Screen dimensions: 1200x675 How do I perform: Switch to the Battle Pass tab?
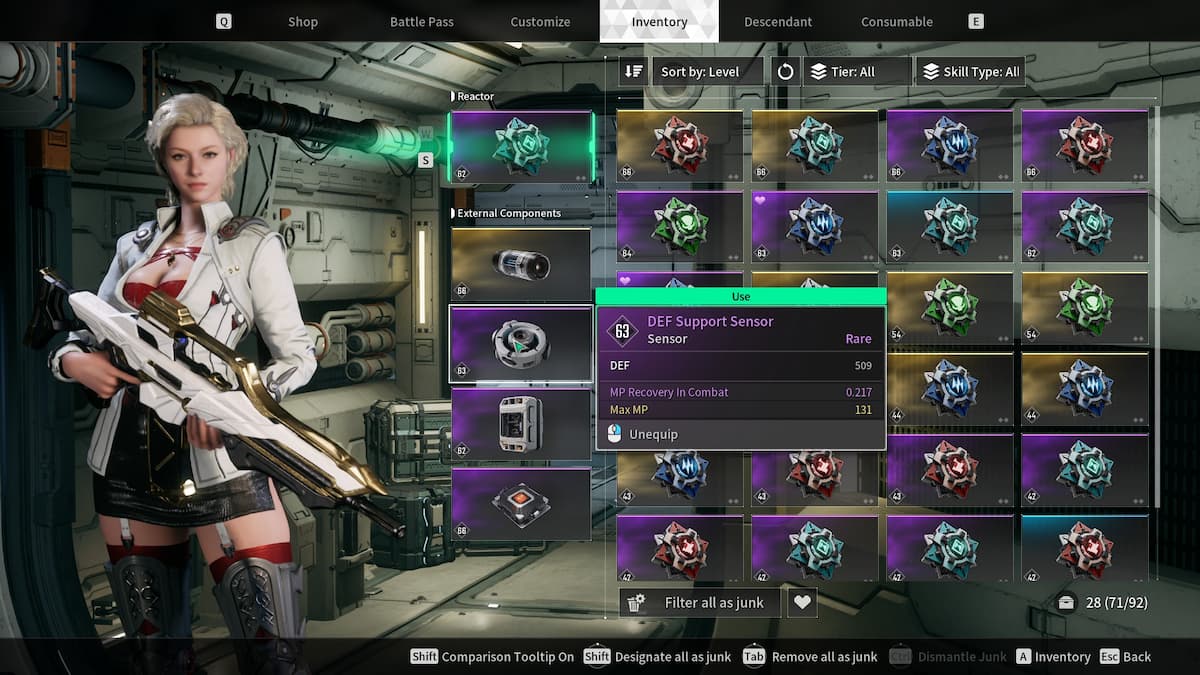pos(421,21)
